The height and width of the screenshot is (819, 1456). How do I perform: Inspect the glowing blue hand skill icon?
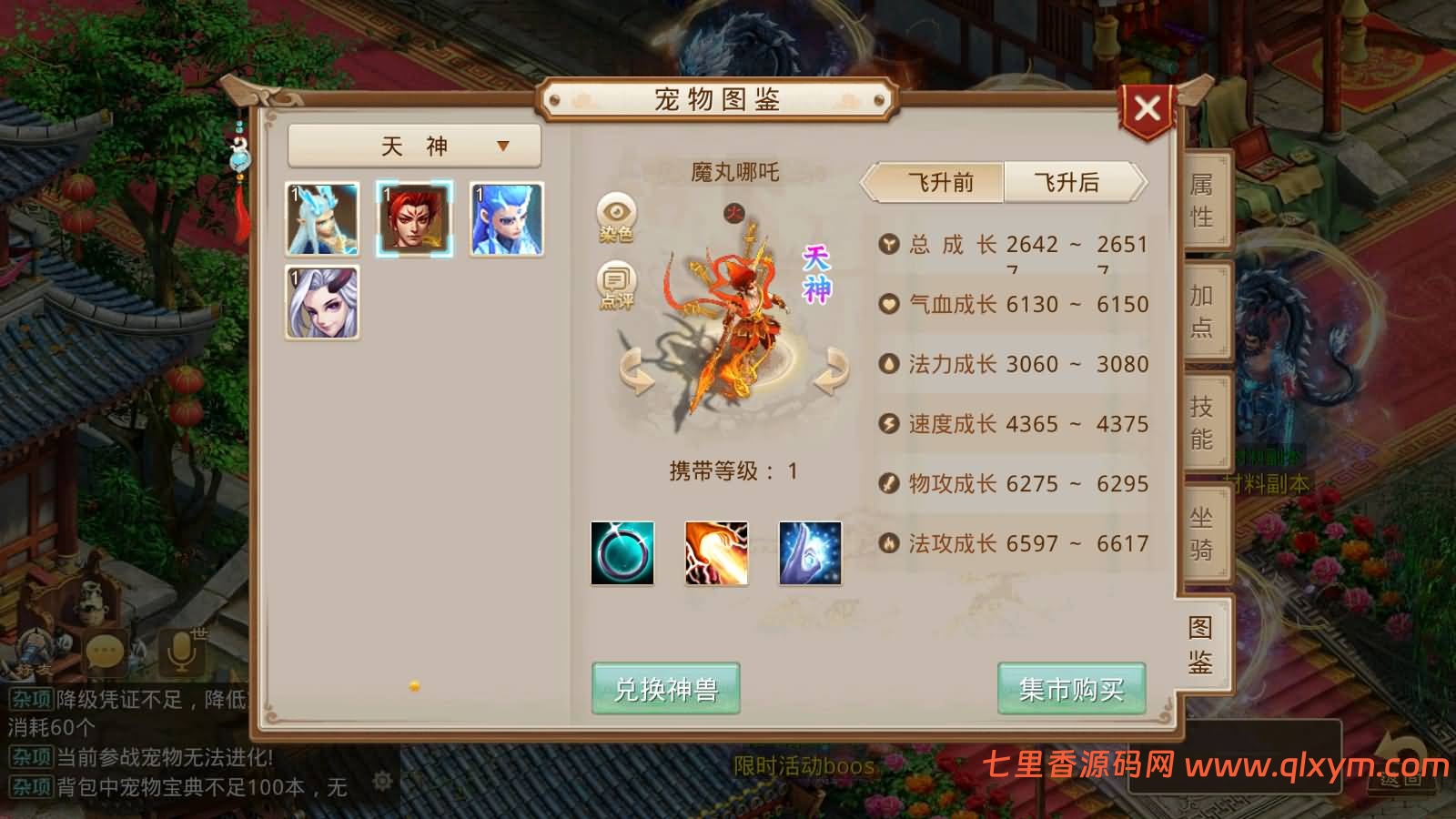tap(810, 553)
